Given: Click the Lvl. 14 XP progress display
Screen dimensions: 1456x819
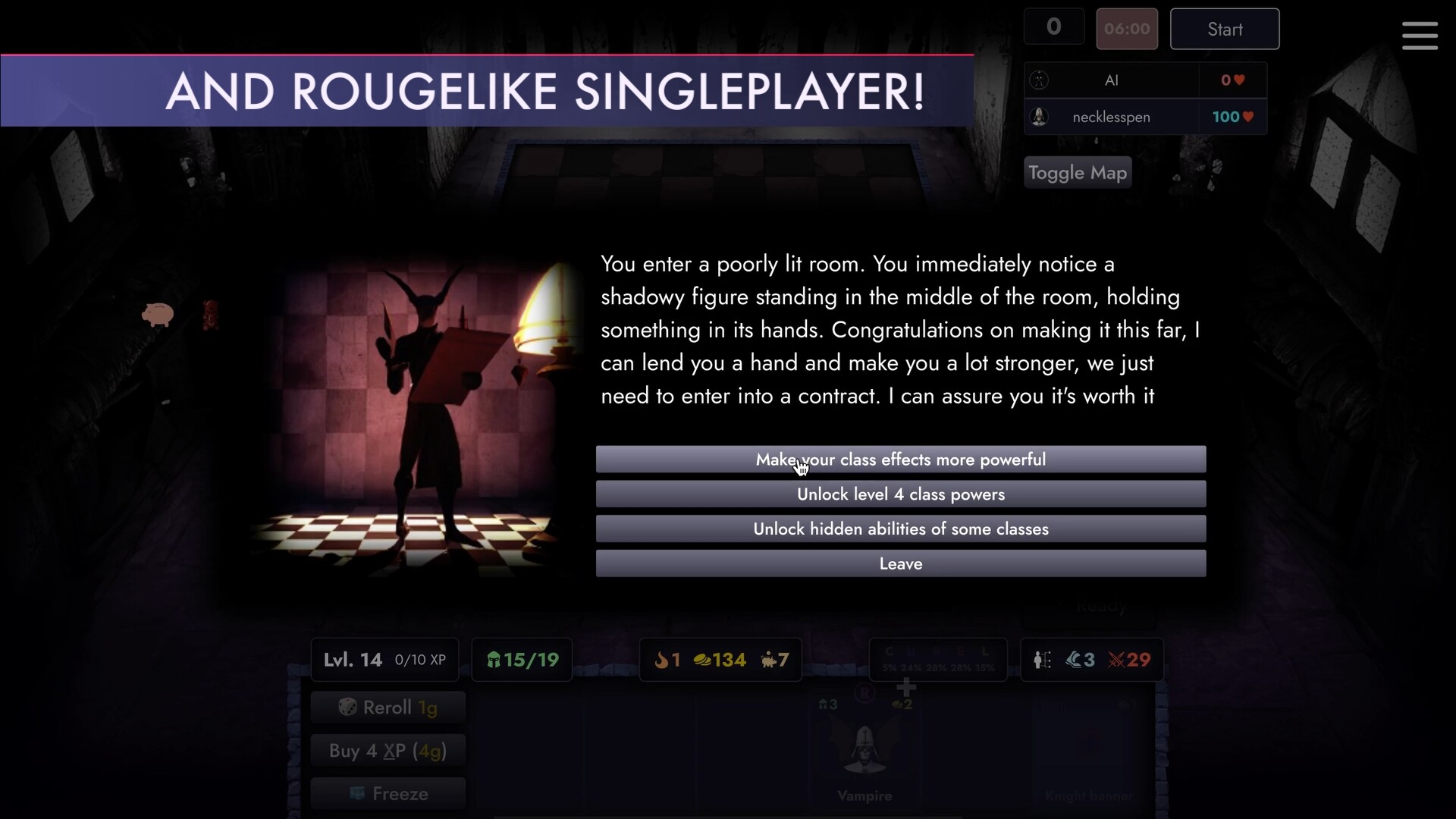Looking at the screenshot, I should [x=384, y=659].
